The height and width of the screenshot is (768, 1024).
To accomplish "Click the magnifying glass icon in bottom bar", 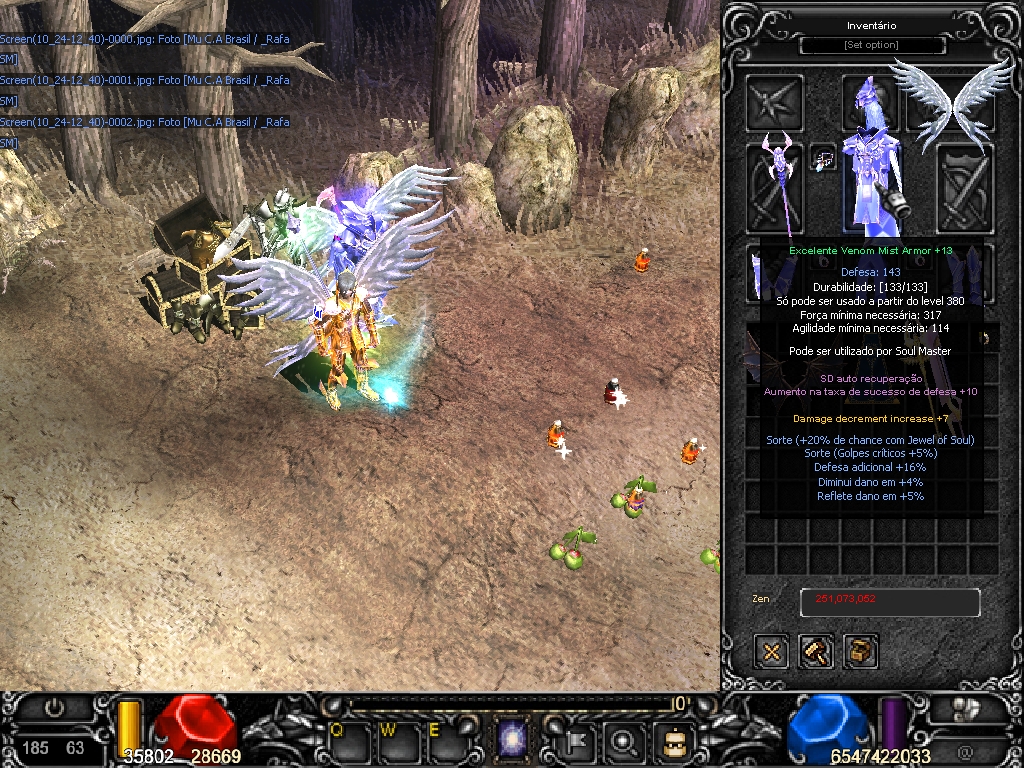I will [625, 741].
